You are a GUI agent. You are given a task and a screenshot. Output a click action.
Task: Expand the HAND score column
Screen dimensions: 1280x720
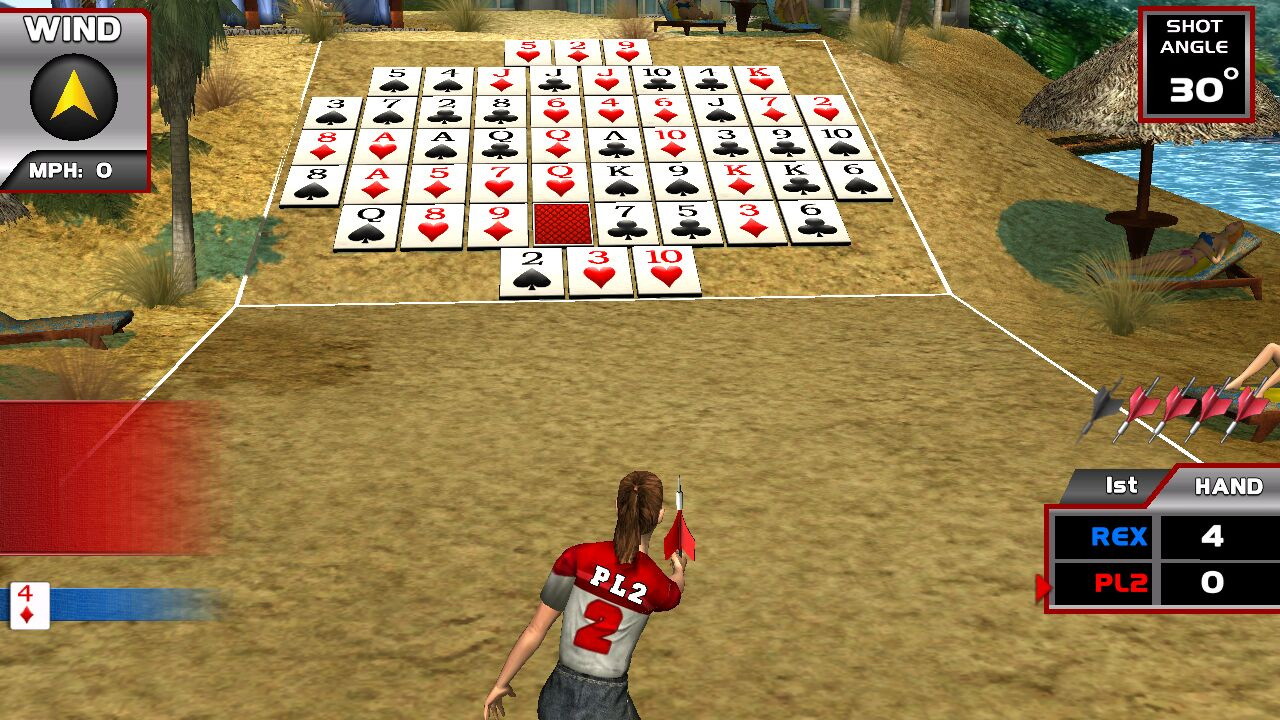click(x=1228, y=487)
